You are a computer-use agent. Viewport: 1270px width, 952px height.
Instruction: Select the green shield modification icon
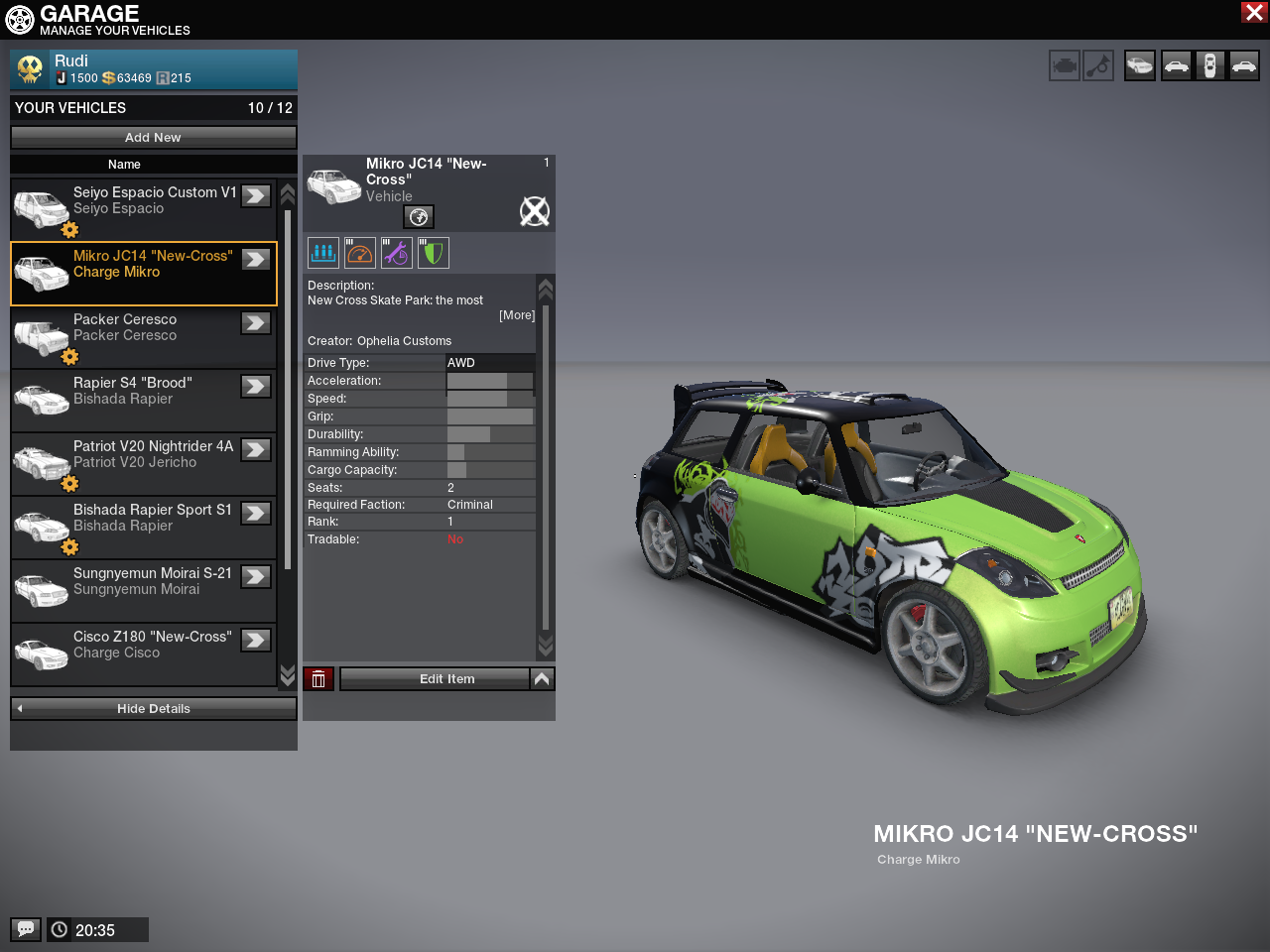coord(434,253)
